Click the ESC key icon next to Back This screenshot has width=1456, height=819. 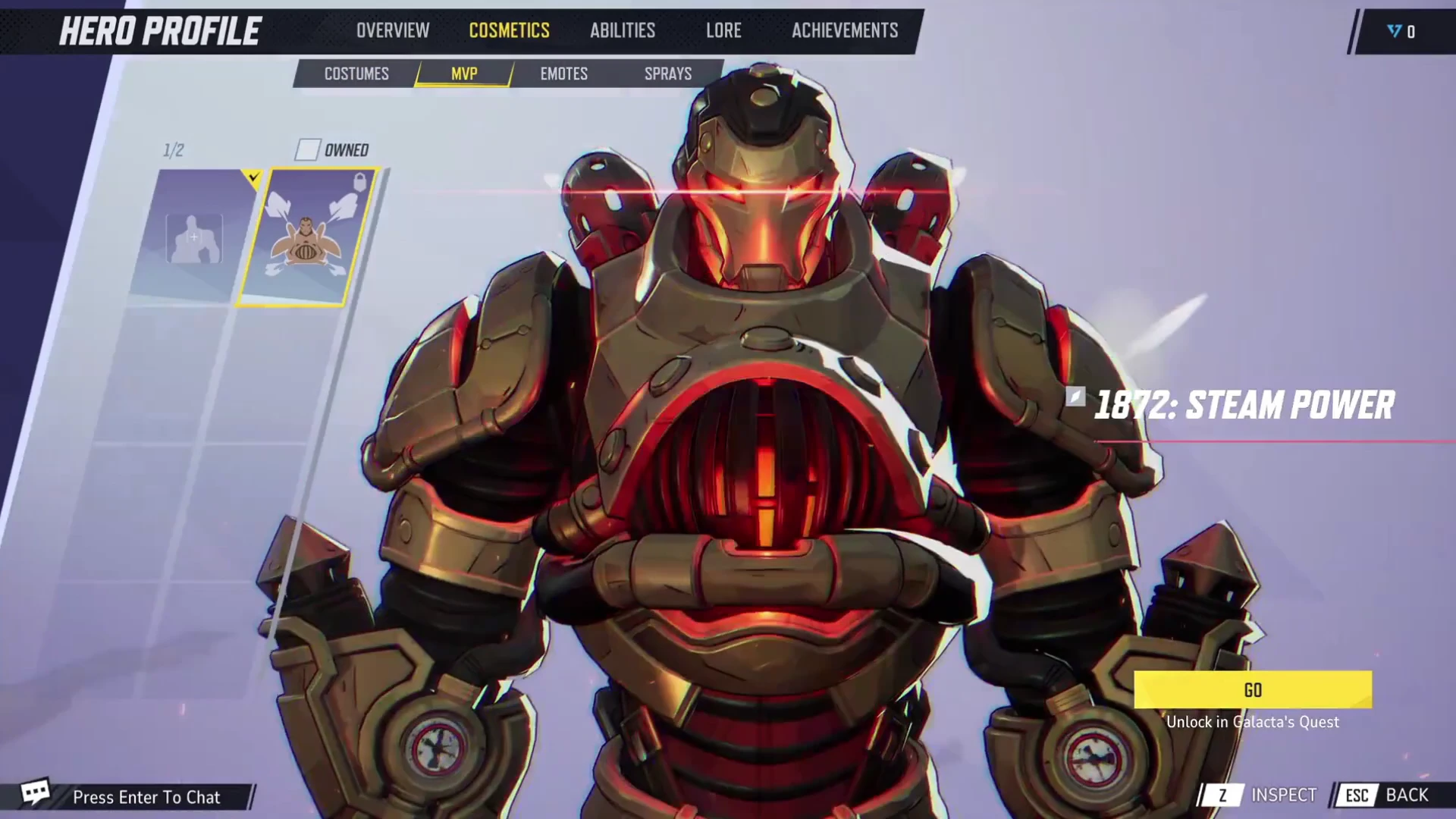[1357, 795]
